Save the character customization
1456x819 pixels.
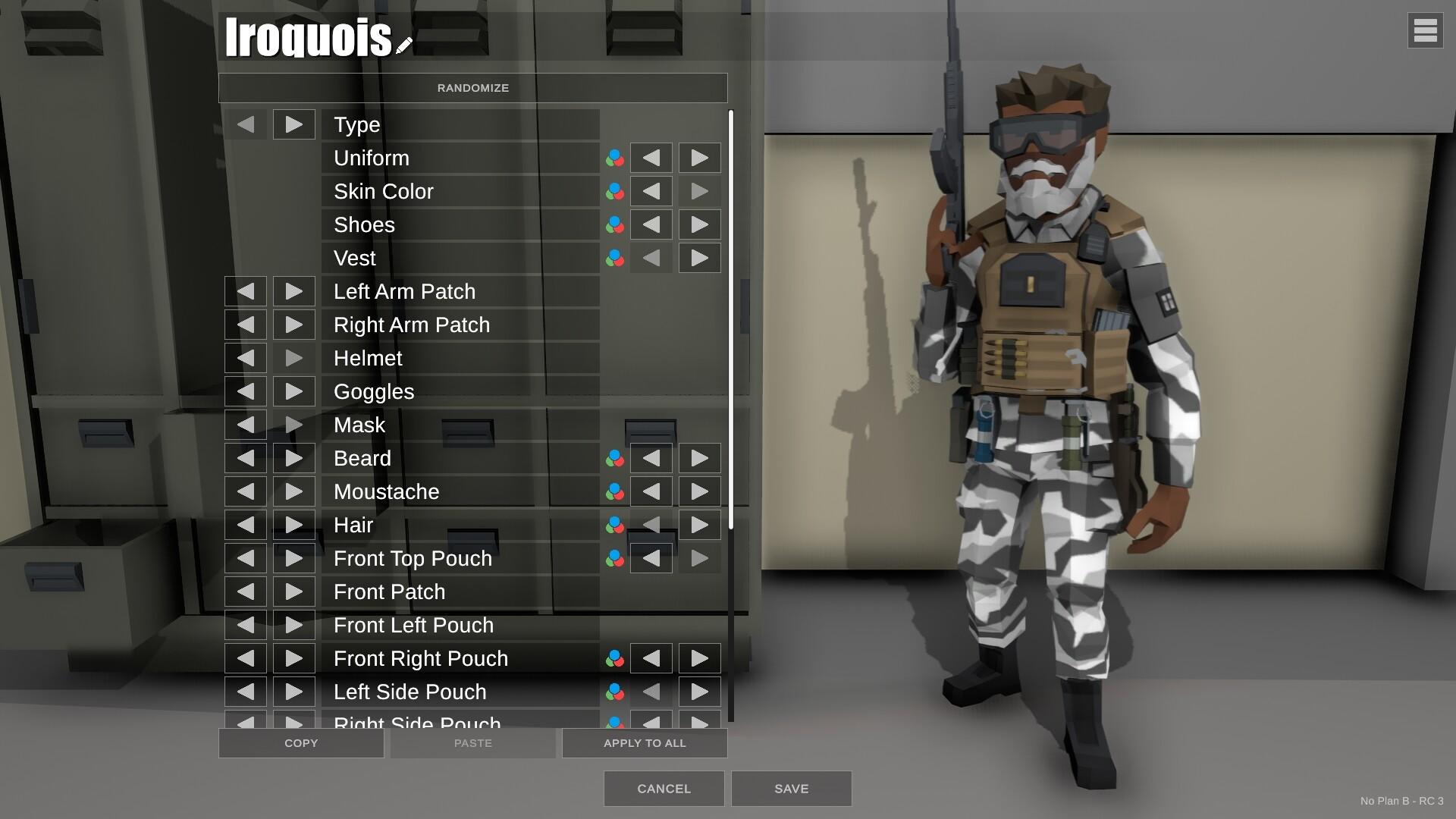coord(791,788)
